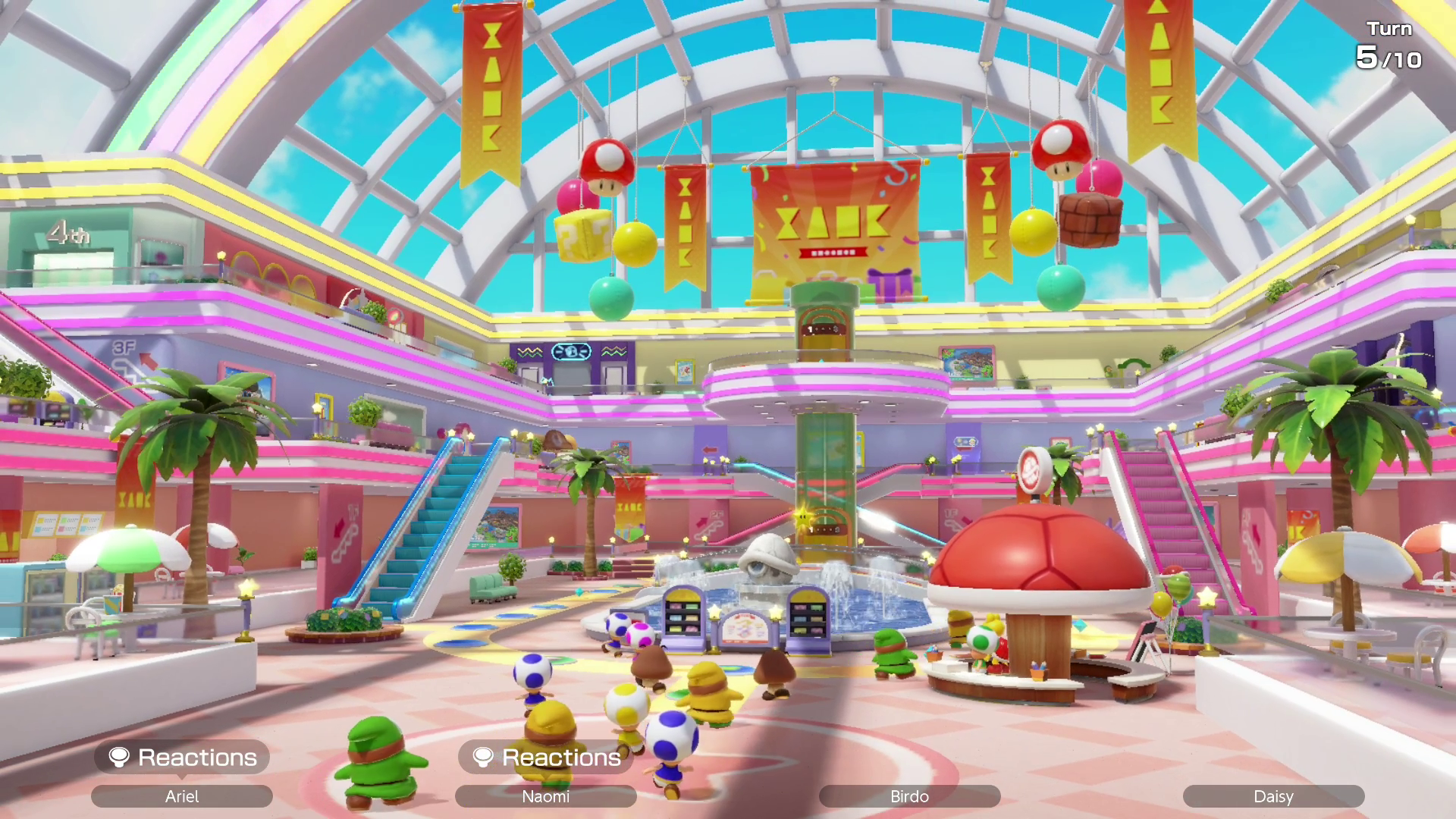Select the Ariel player name plate

coord(182,796)
